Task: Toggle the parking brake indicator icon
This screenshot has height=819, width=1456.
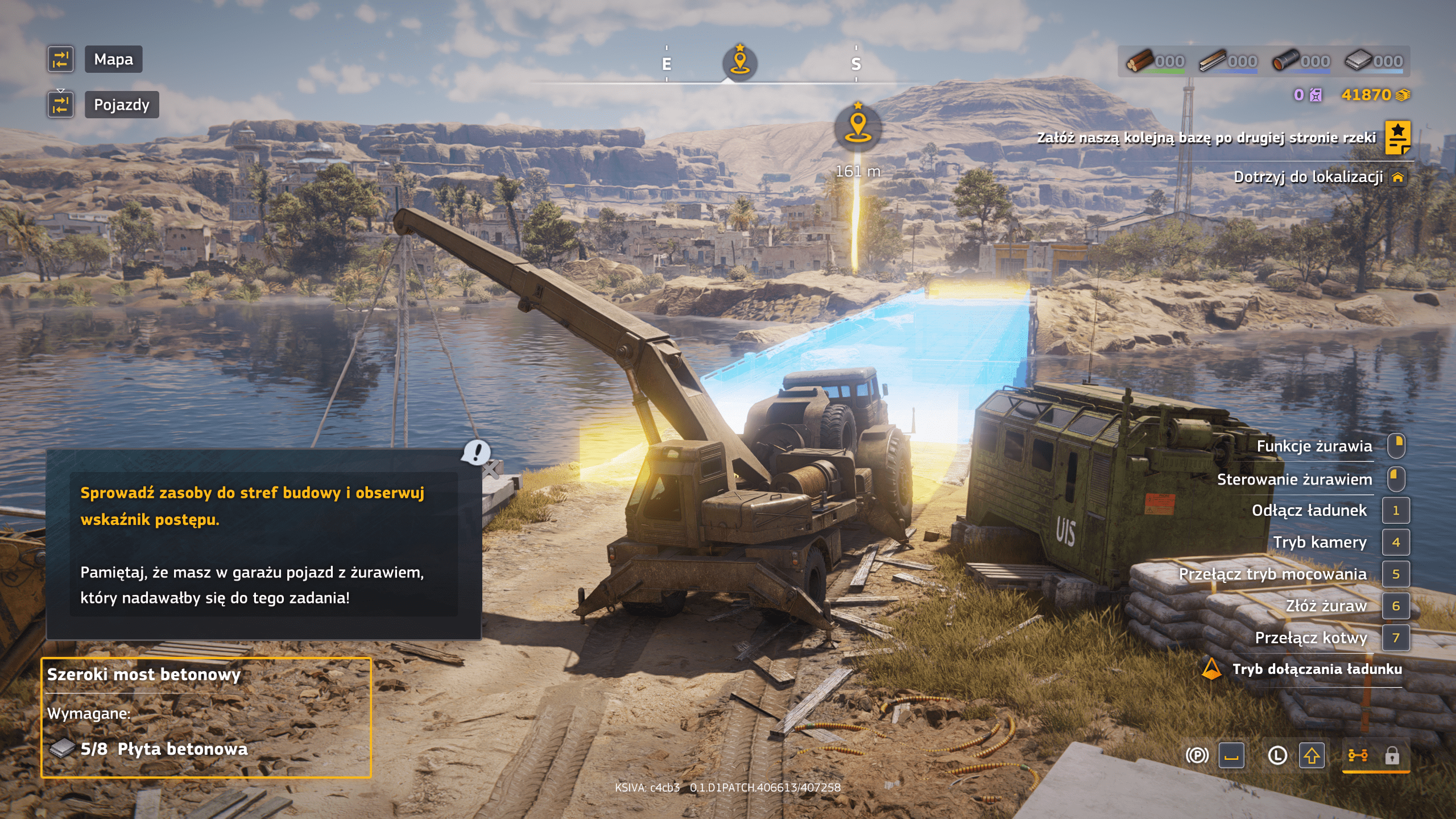Action: click(x=1197, y=755)
